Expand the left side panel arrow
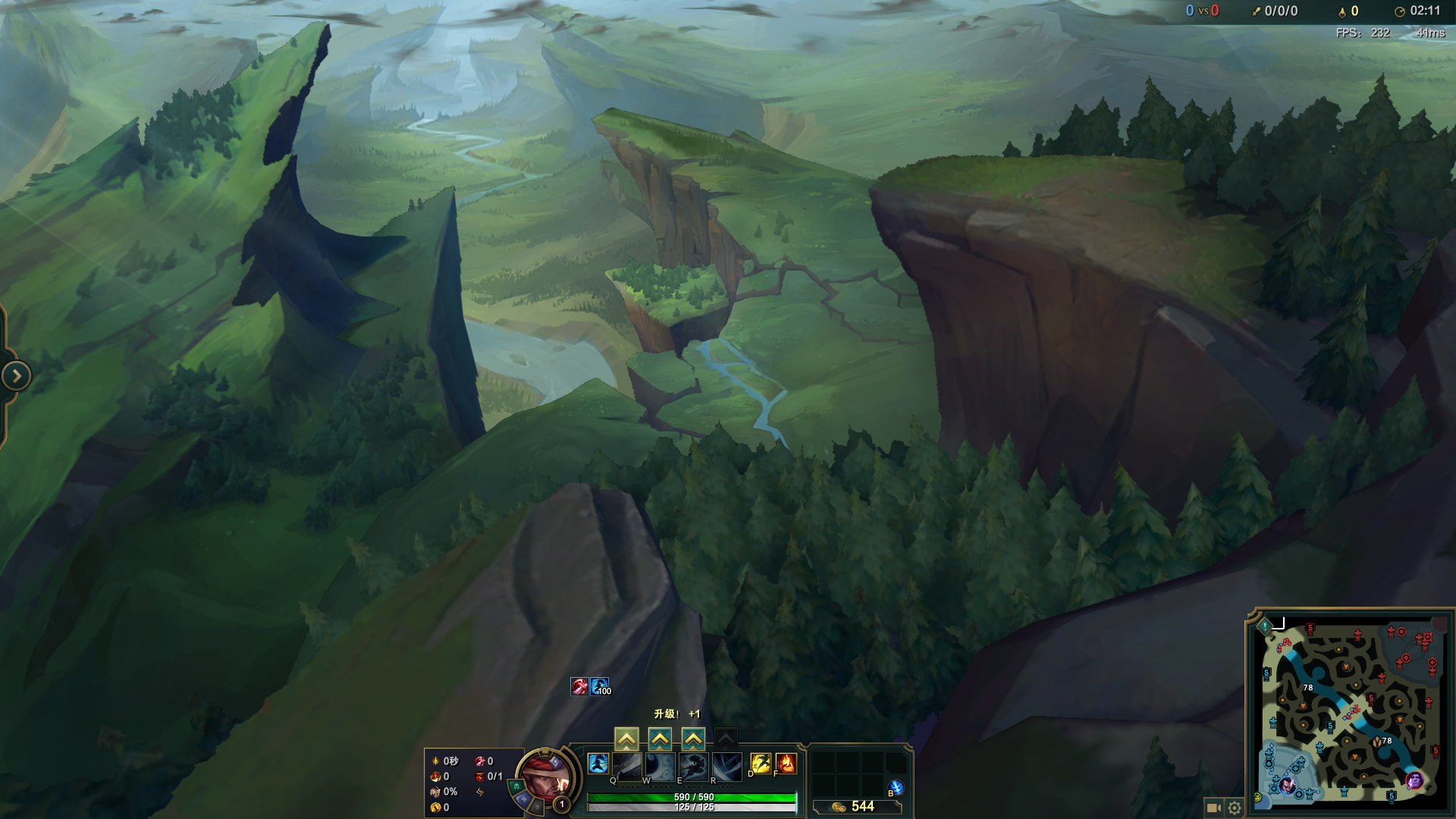Screen dimensions: 1456x819 coord(16,376)
